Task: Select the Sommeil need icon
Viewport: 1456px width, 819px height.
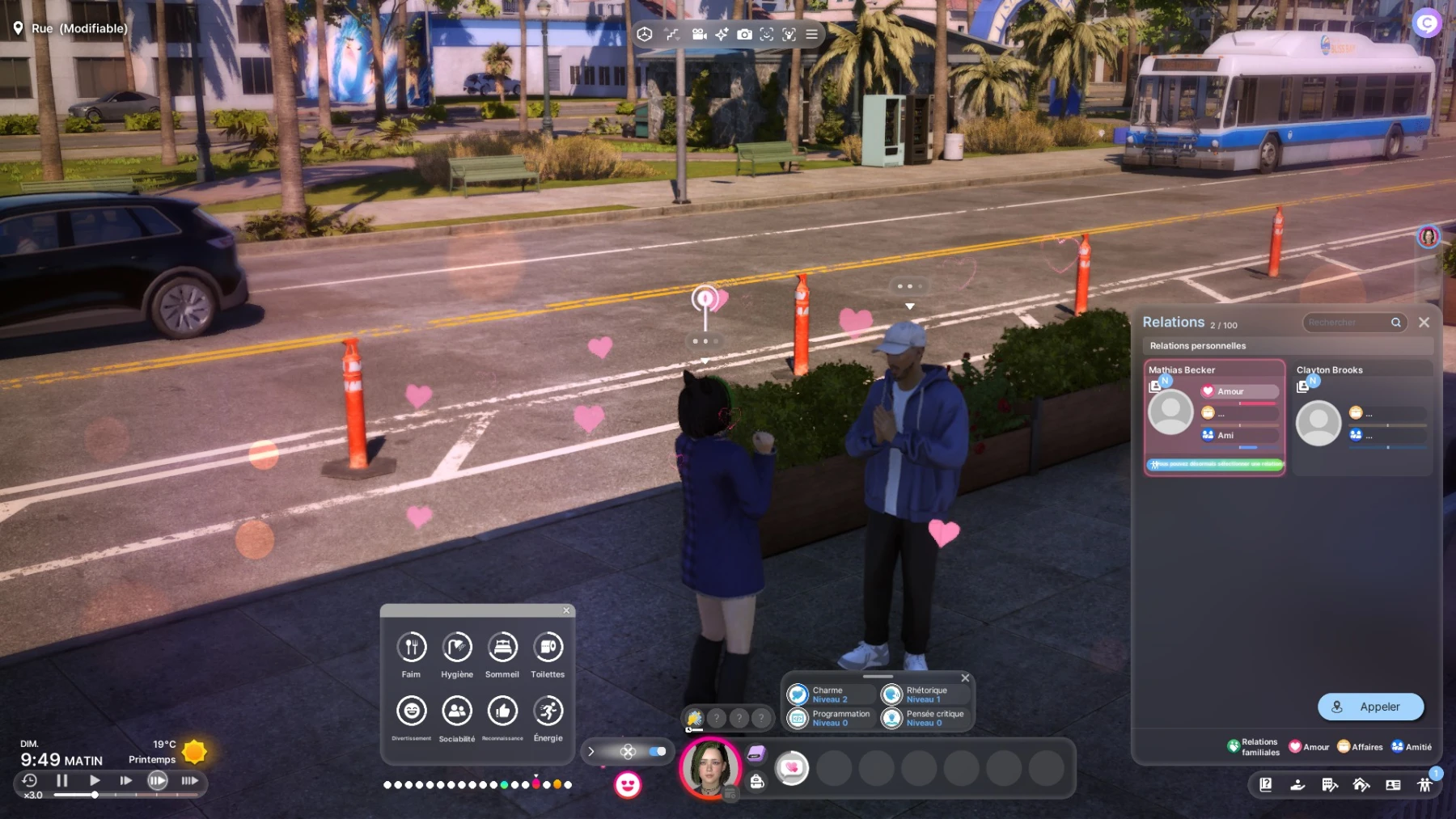Action: coord(502,647)
